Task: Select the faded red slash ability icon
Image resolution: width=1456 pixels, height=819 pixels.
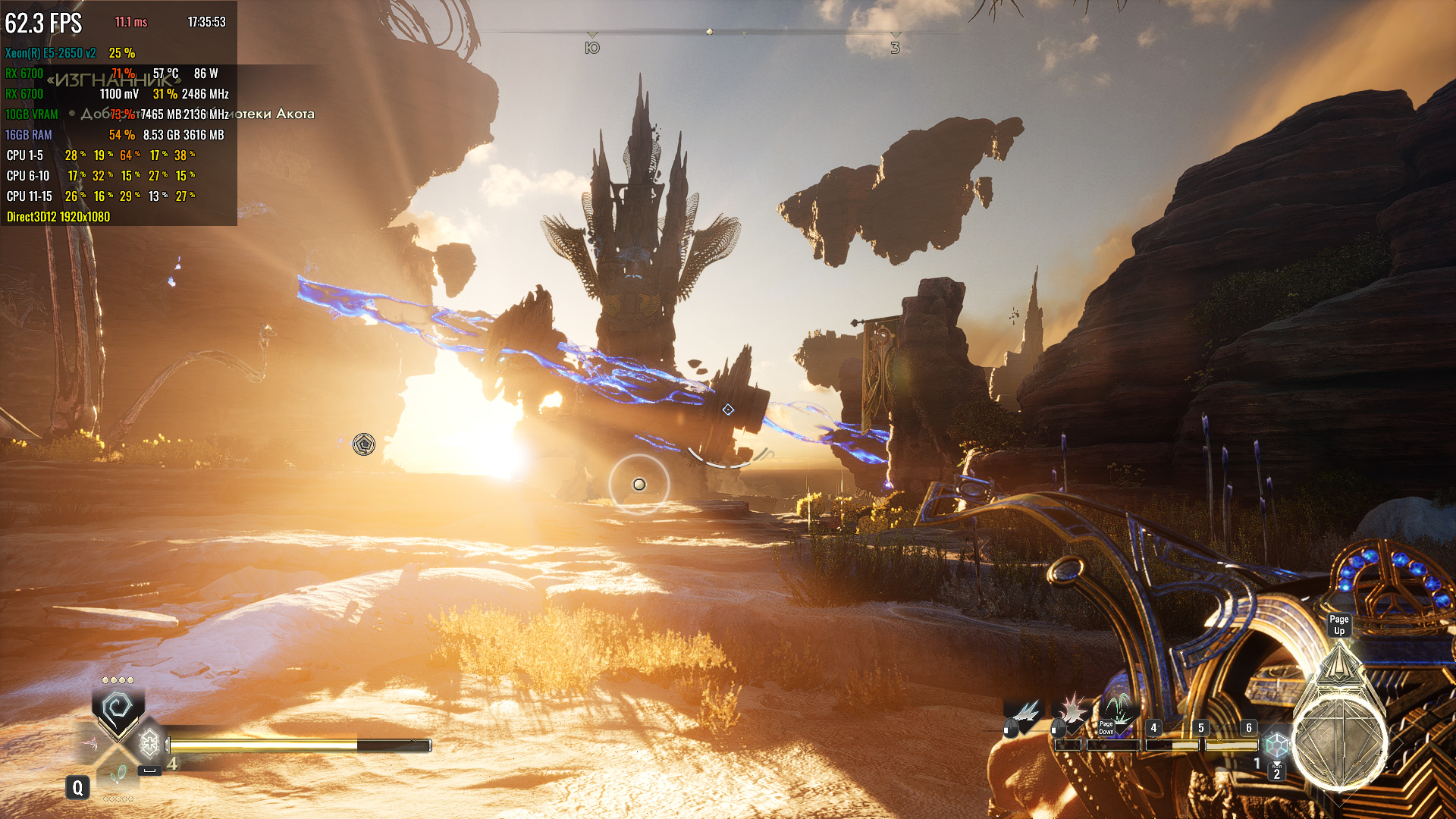Action: (93, 744)
